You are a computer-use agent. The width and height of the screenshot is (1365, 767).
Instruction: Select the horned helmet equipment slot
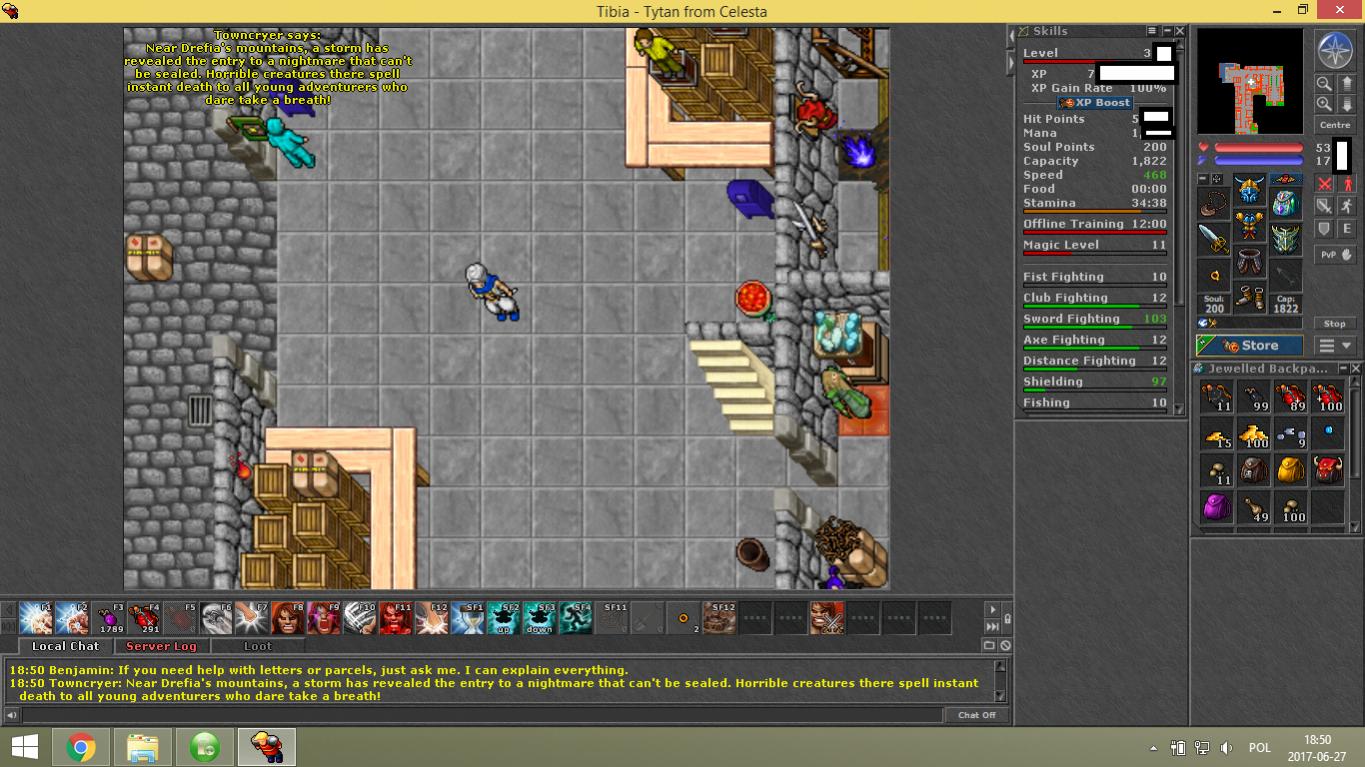[x=1249, y=189]
